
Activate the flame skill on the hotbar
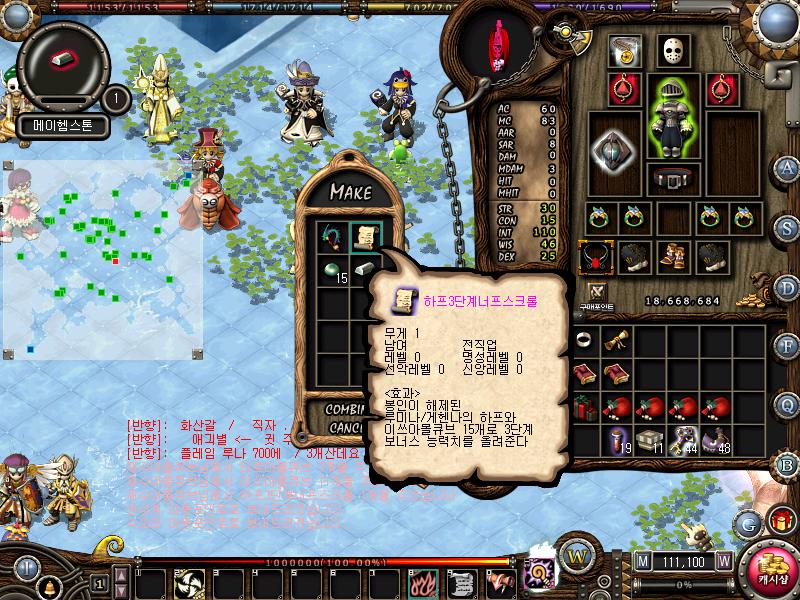(426, 581)
